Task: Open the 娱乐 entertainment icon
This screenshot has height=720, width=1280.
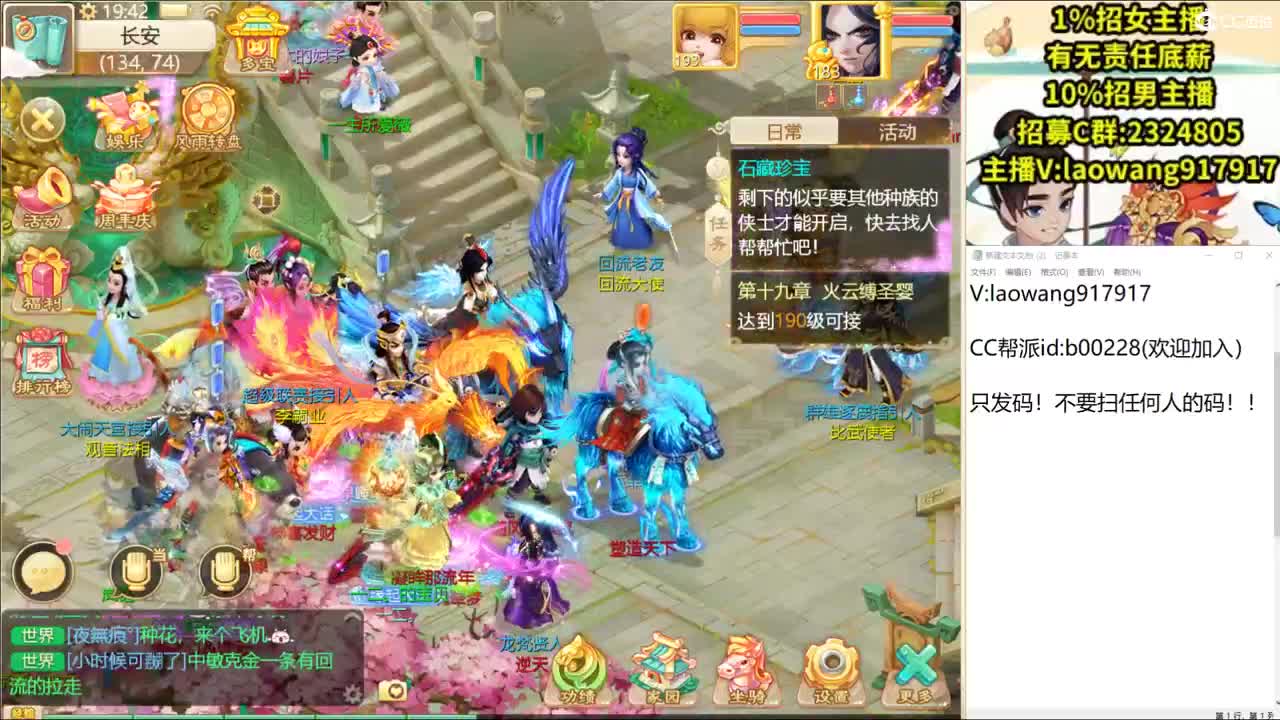Action: [x=122, y=113]
